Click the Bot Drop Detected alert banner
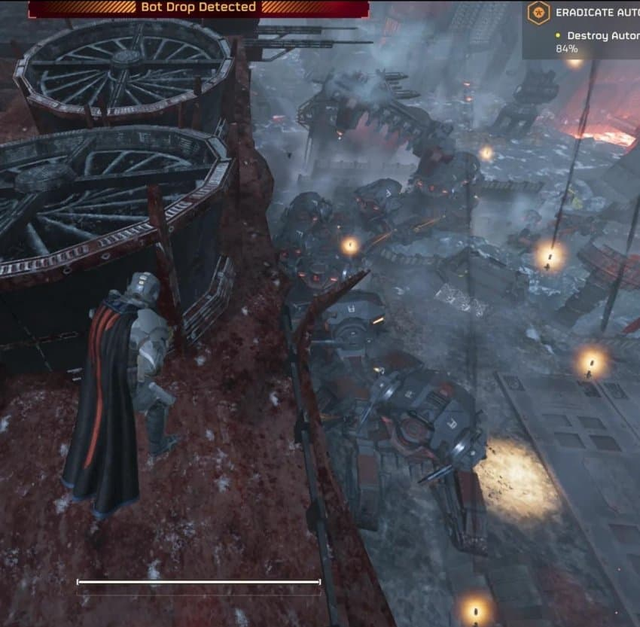Image resolution: width=640 pixels, height=627 pixels. (198, 8)
